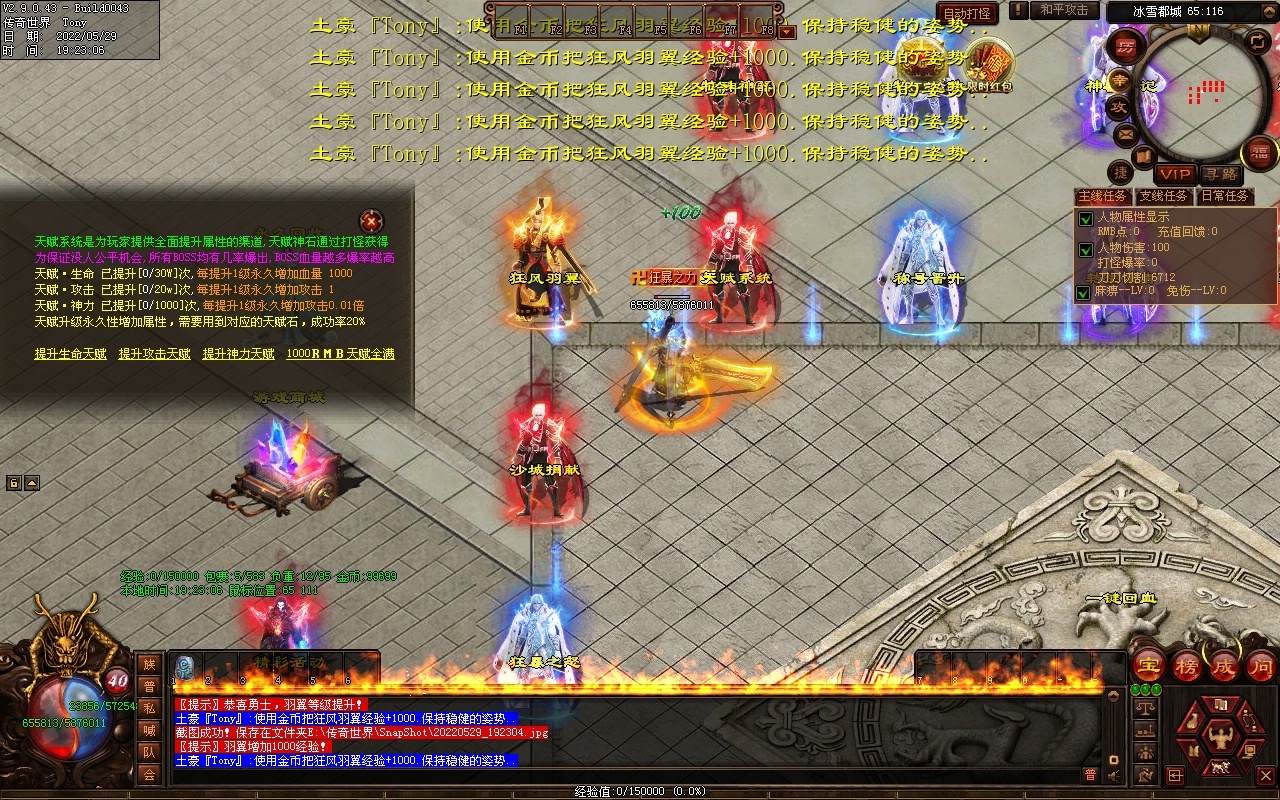Toggle the 人物属性显示 checkbox
The image size is (1280, 800).
pos(1086,219)
